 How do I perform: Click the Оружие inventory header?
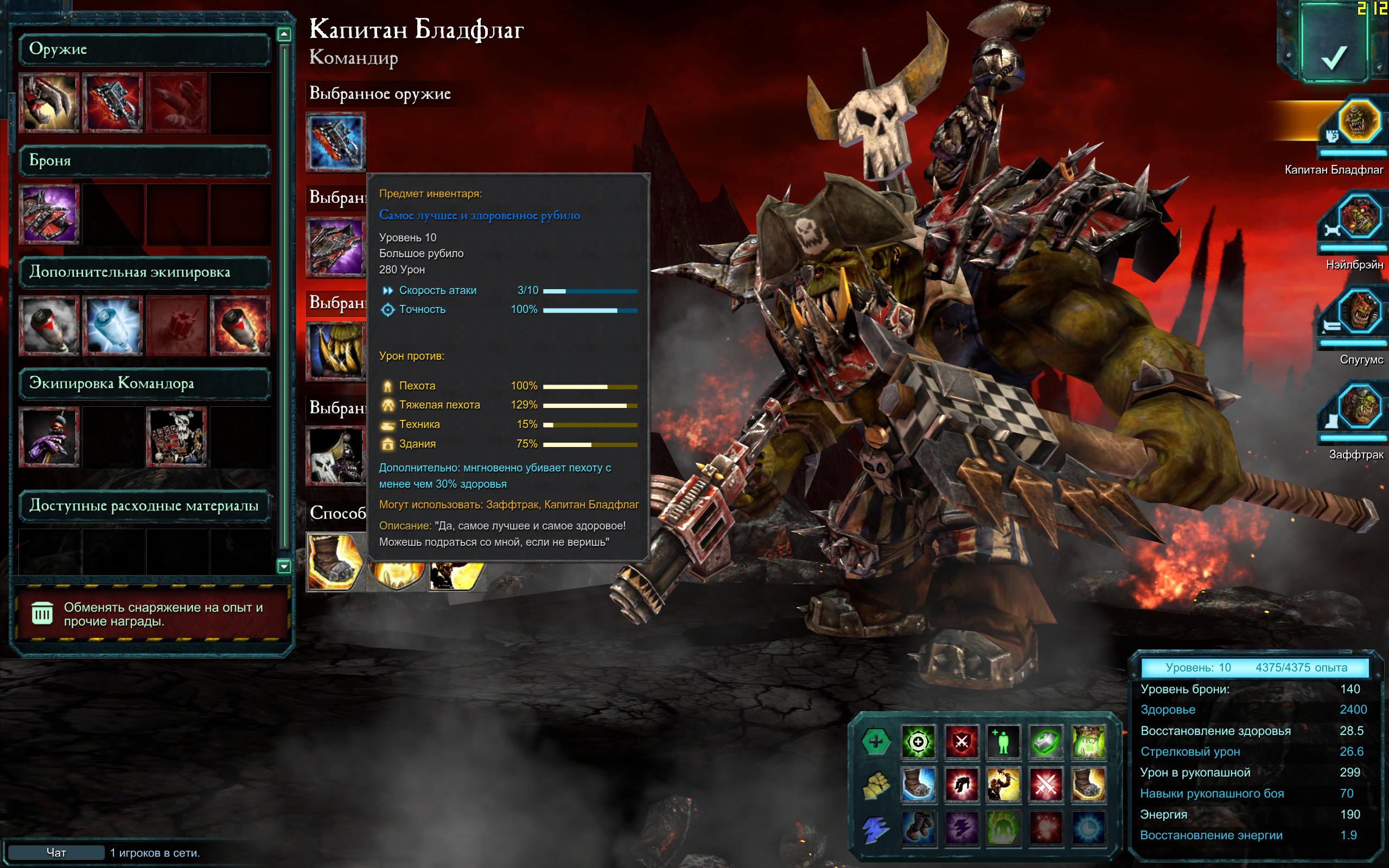[x=144, y=49]
